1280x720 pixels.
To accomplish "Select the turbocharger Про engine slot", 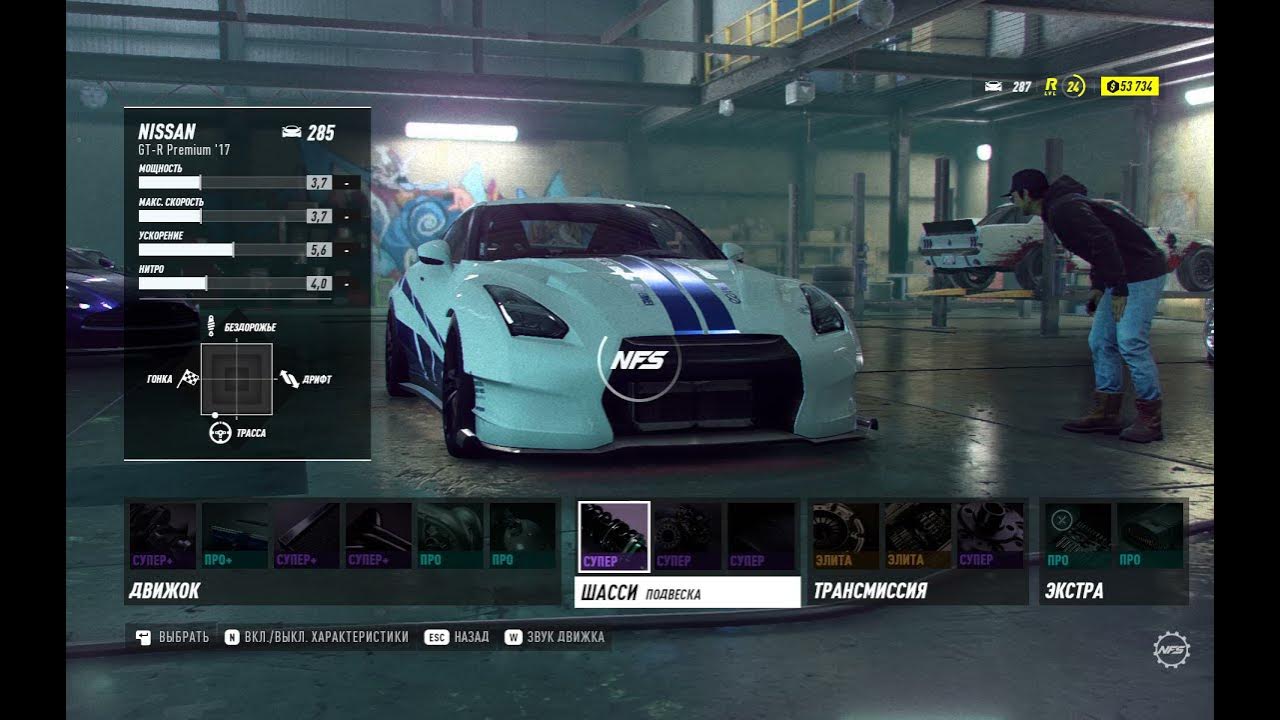I will 450,536.
